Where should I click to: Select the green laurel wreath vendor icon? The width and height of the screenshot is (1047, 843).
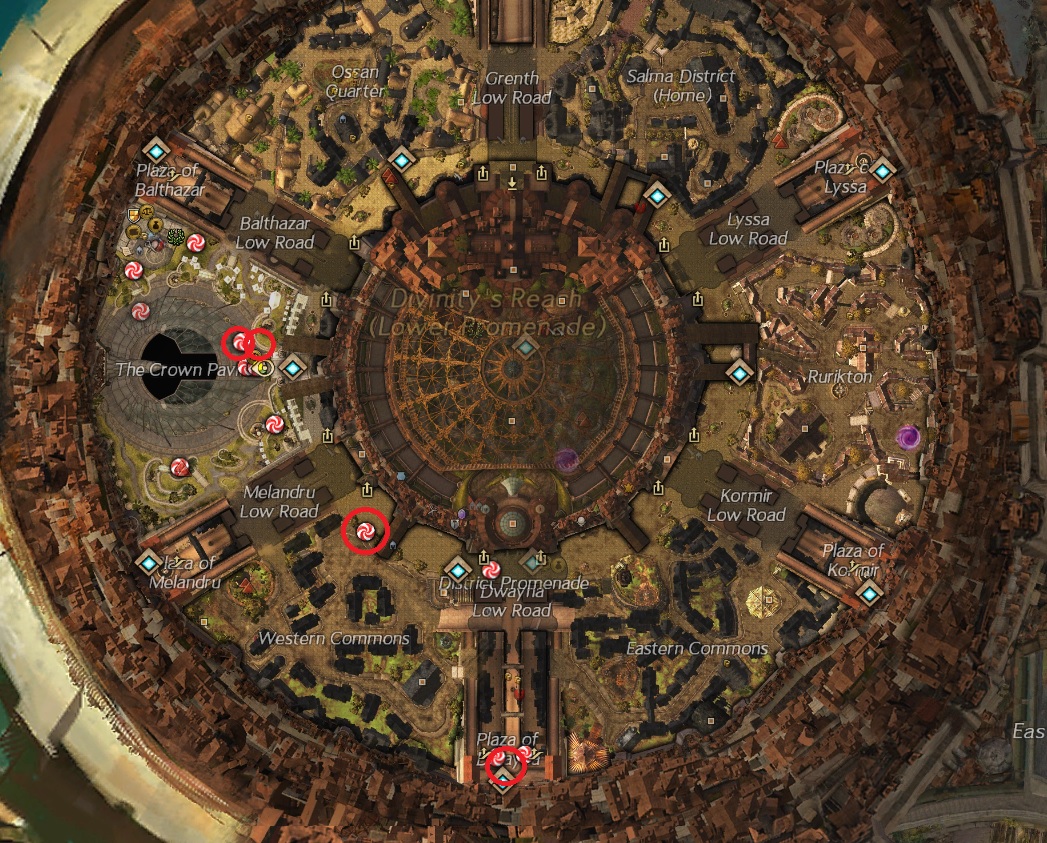(x=177, y=238)
